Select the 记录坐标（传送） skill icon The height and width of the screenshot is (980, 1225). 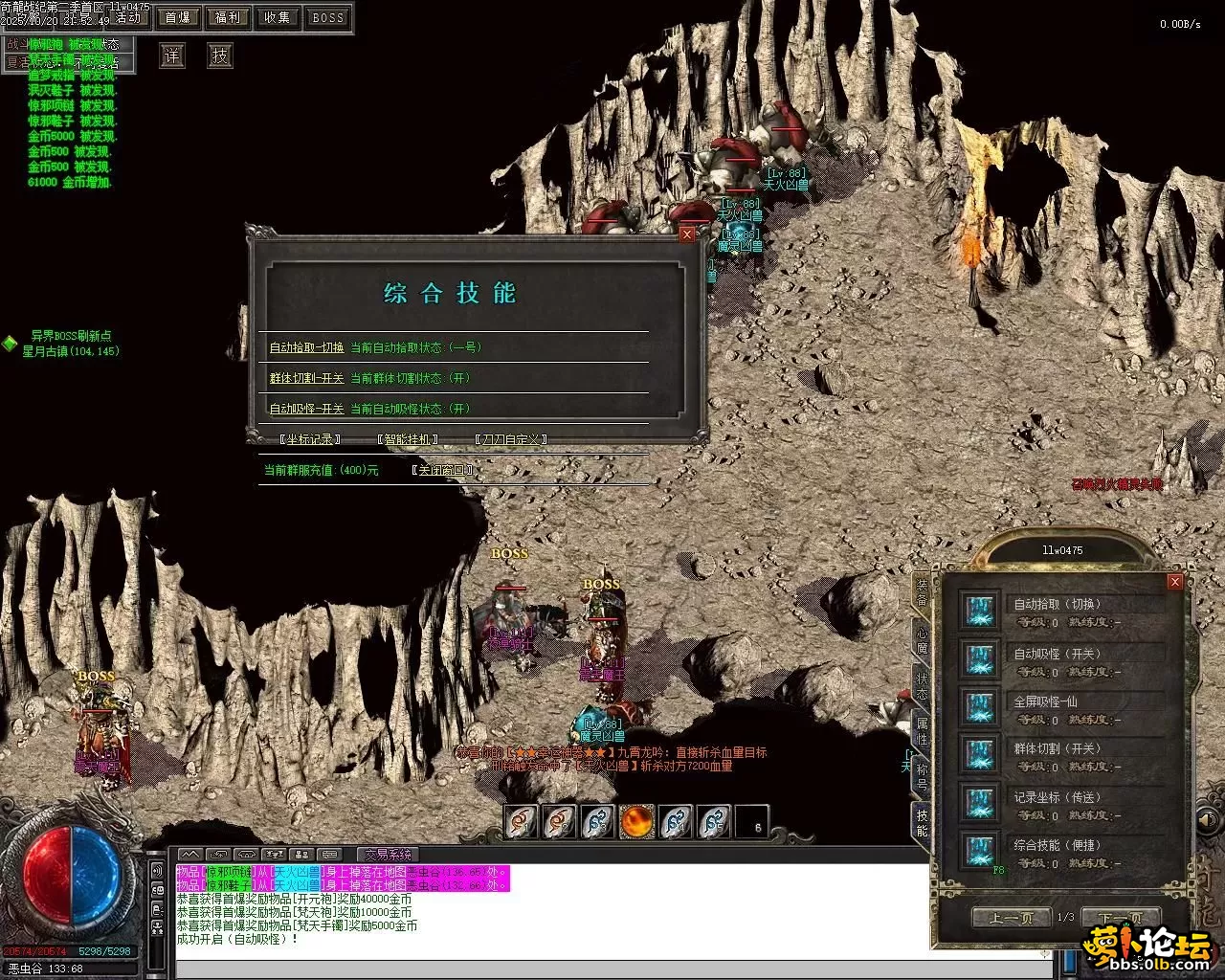pyautogui.click(x=979, y=803)
